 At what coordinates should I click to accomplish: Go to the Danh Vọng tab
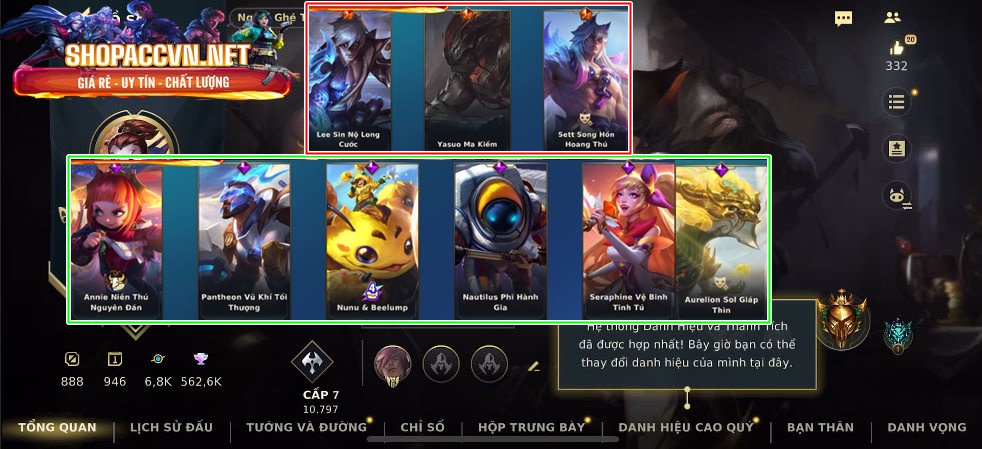(x=927, y=427)
